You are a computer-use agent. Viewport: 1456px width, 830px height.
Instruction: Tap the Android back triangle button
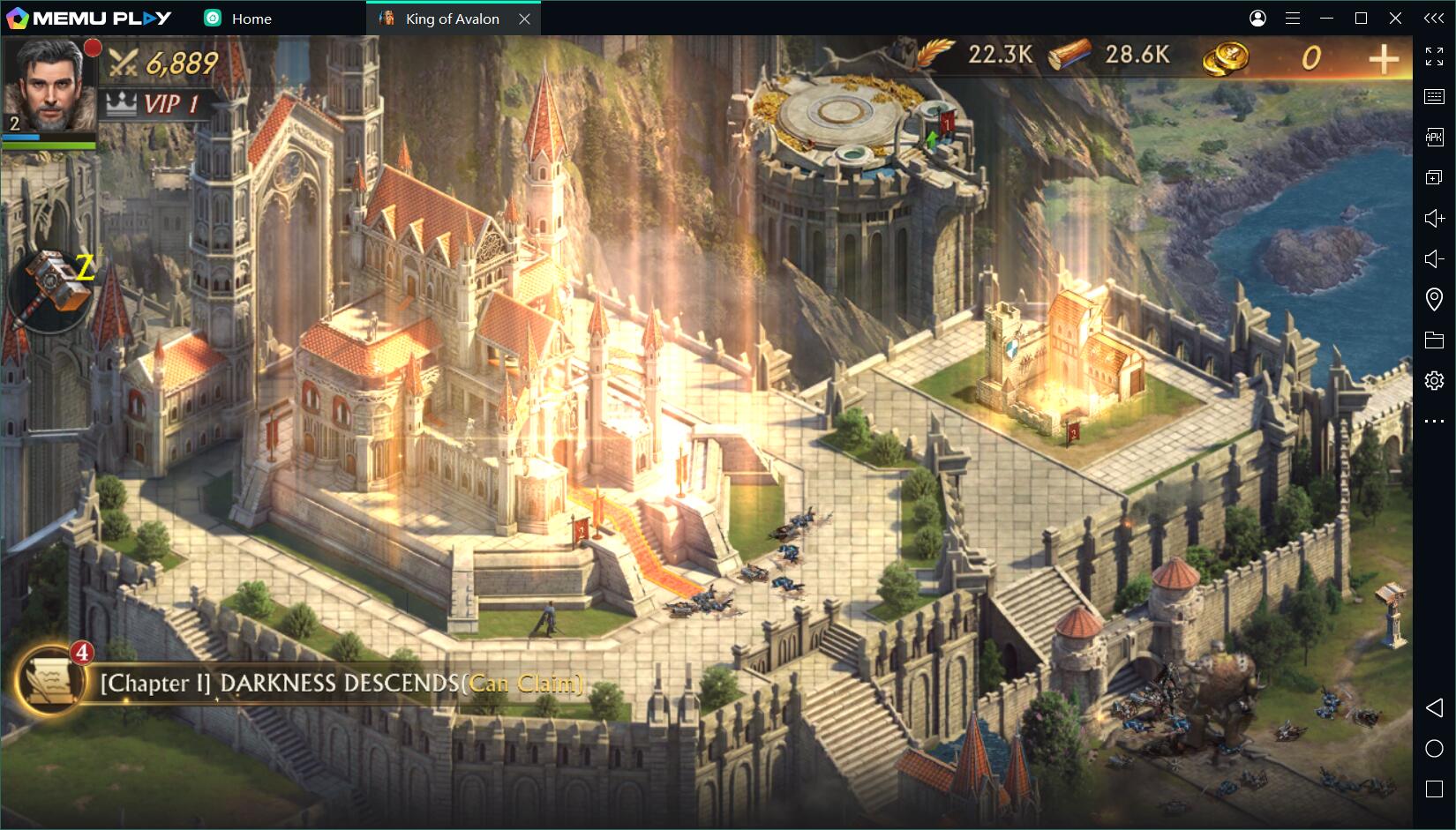click(1434, 707)
